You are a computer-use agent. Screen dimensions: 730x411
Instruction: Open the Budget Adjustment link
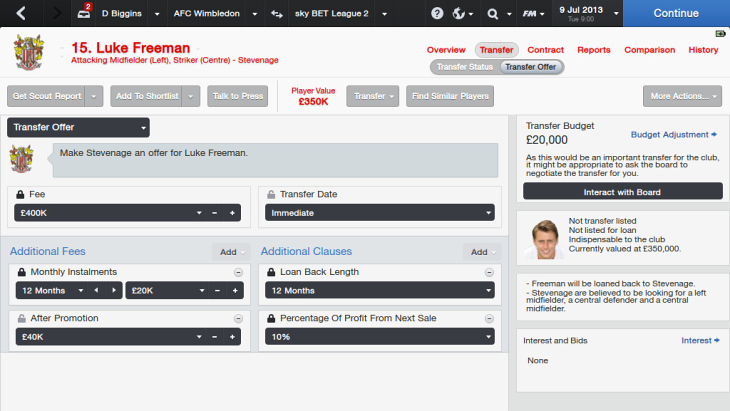[674, 134]
